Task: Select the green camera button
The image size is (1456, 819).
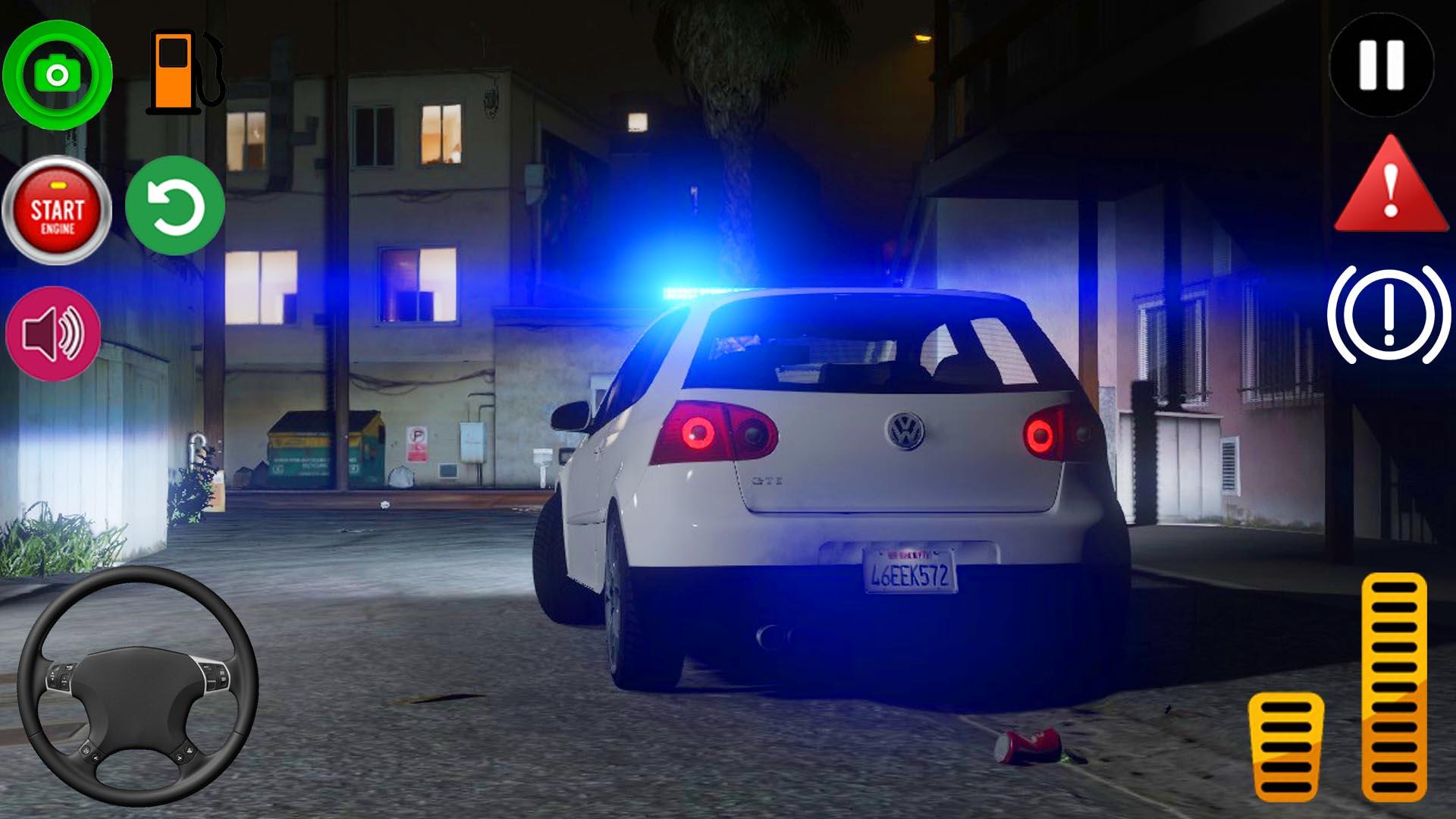Action: click(x=60, y=74)
